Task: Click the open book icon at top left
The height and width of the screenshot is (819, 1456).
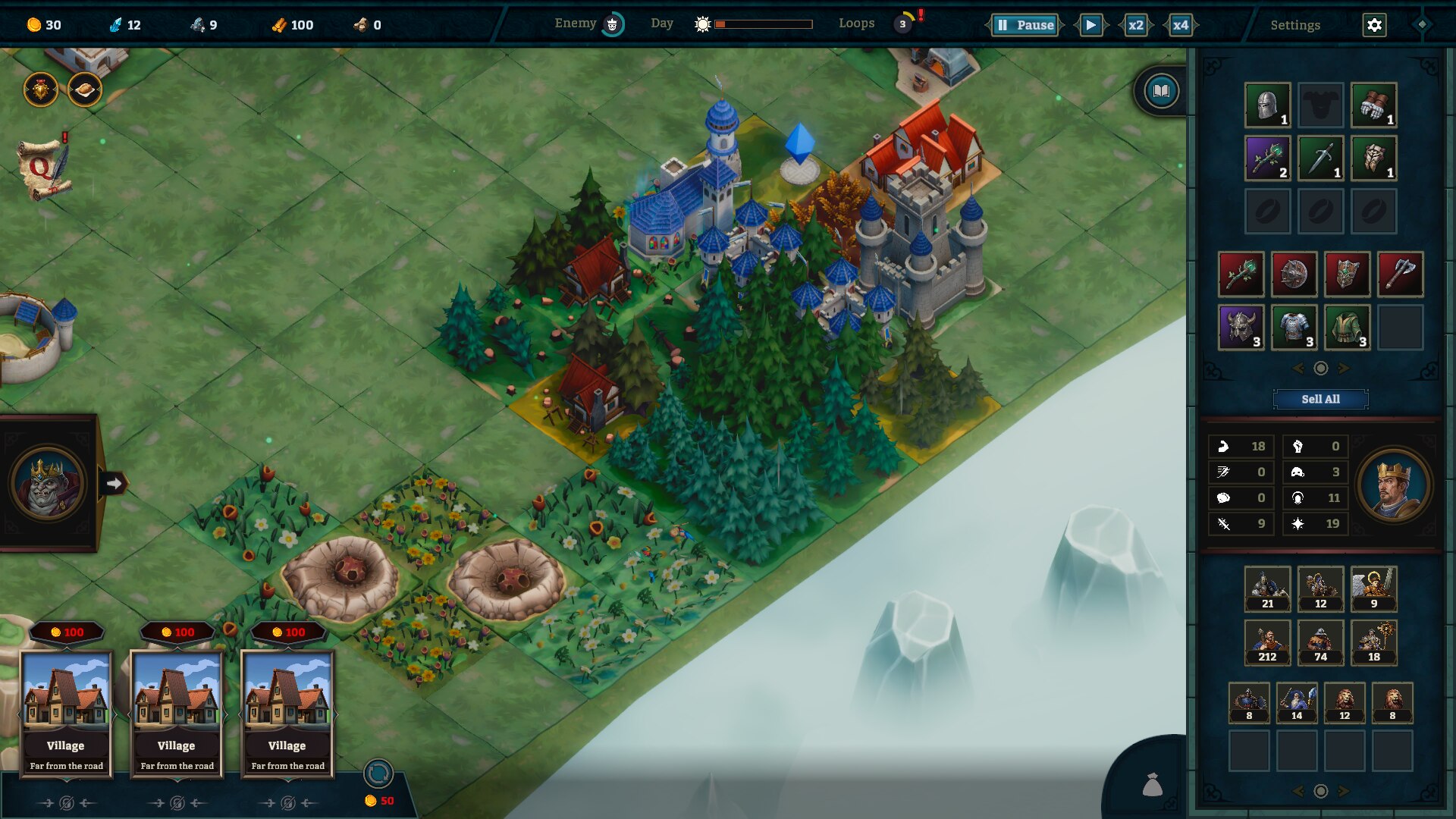Action: pos(84,91)
